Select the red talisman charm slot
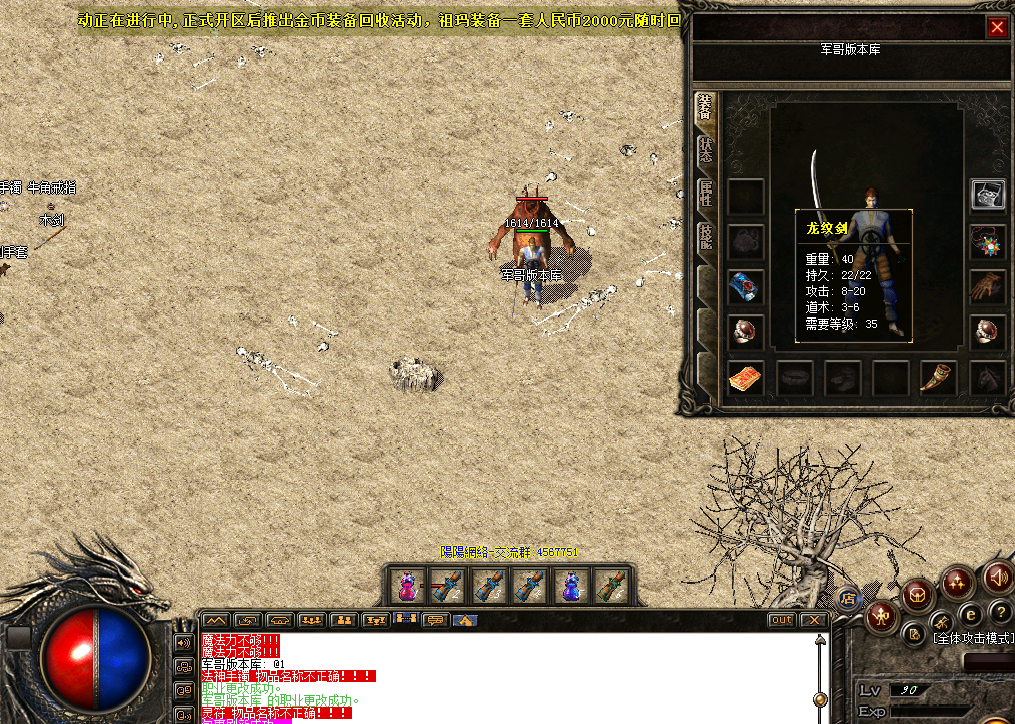1015x724 pixels. (x=745, y=378)
